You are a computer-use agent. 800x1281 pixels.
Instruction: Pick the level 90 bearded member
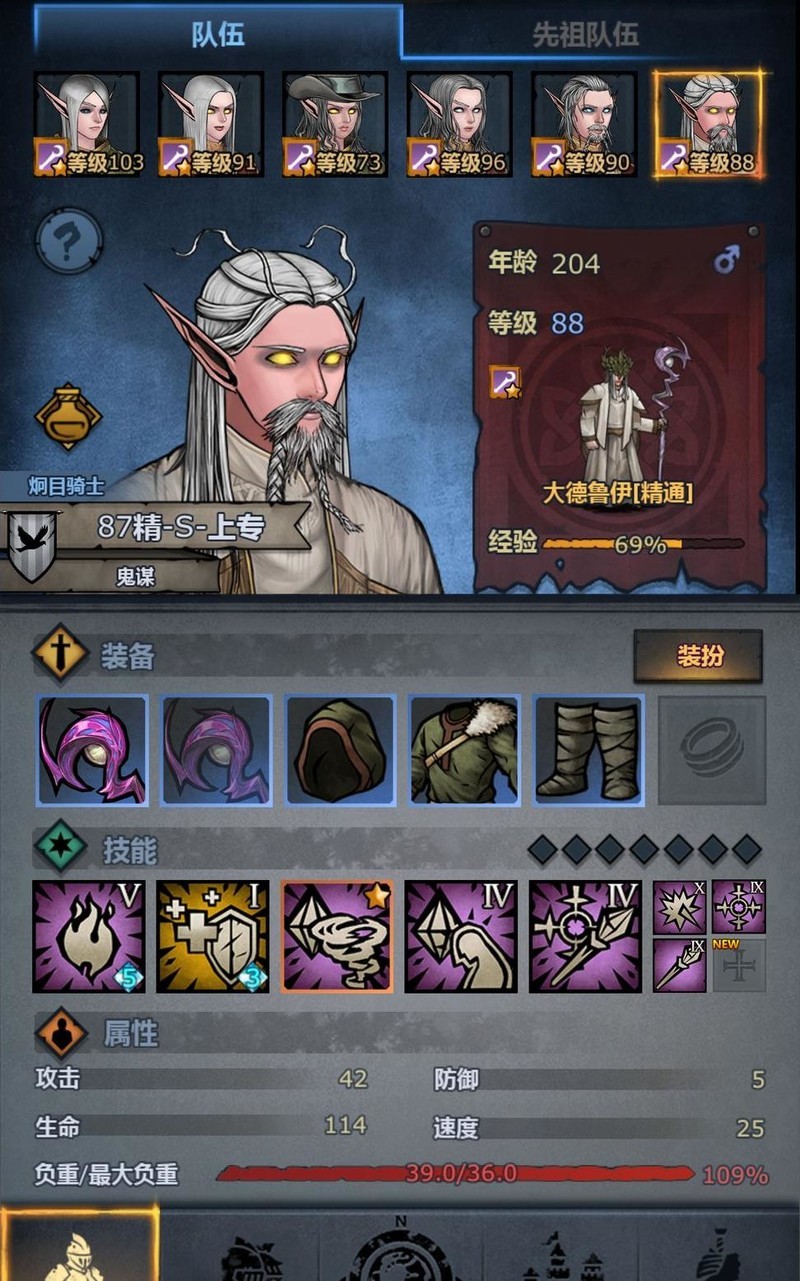click(584, 124)
